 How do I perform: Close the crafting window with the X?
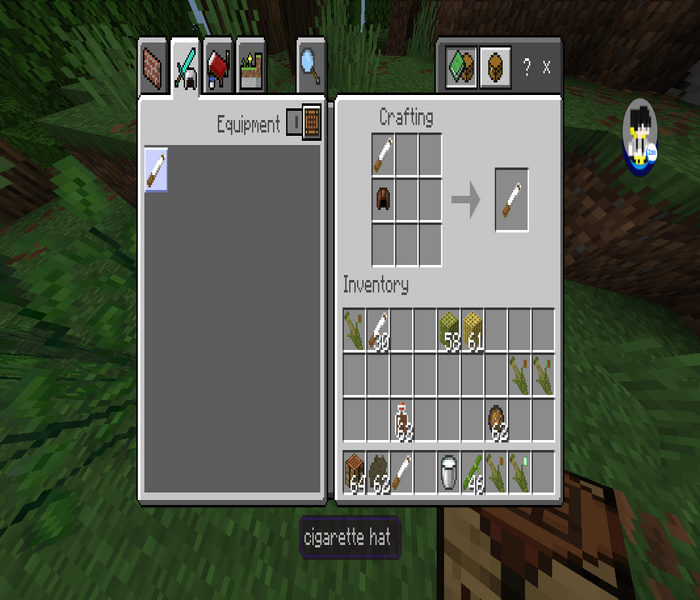[546, 67]
